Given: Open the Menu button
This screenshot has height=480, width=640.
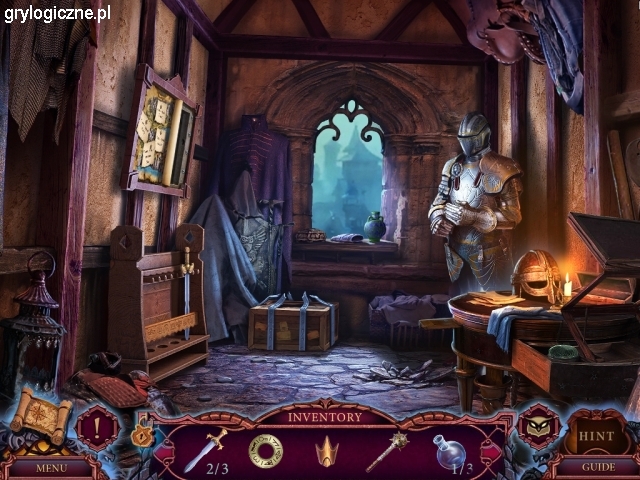Looking at the screenshot, I should pyautogui.click(x=50, y=467).
